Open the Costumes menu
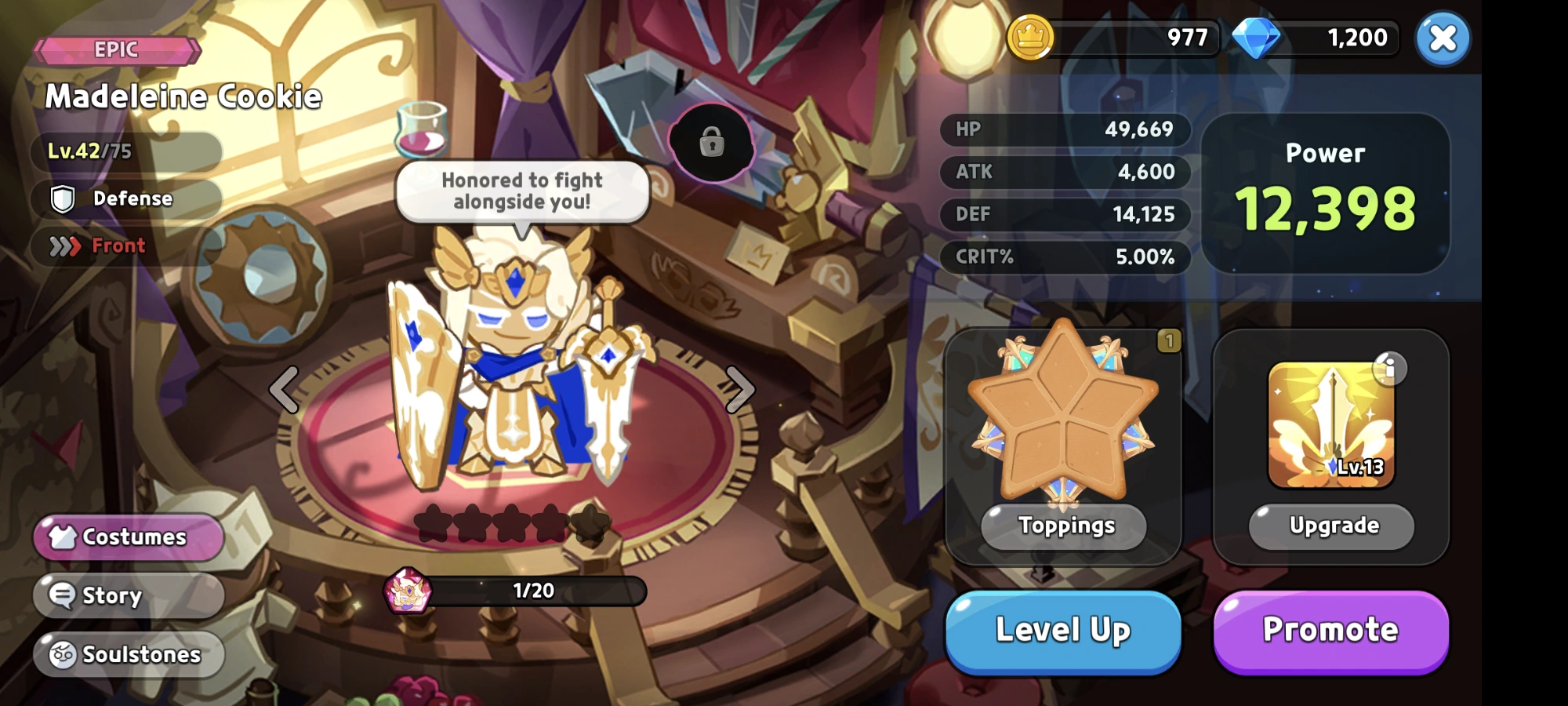The image size is (1568, 706). click(128, 537)
